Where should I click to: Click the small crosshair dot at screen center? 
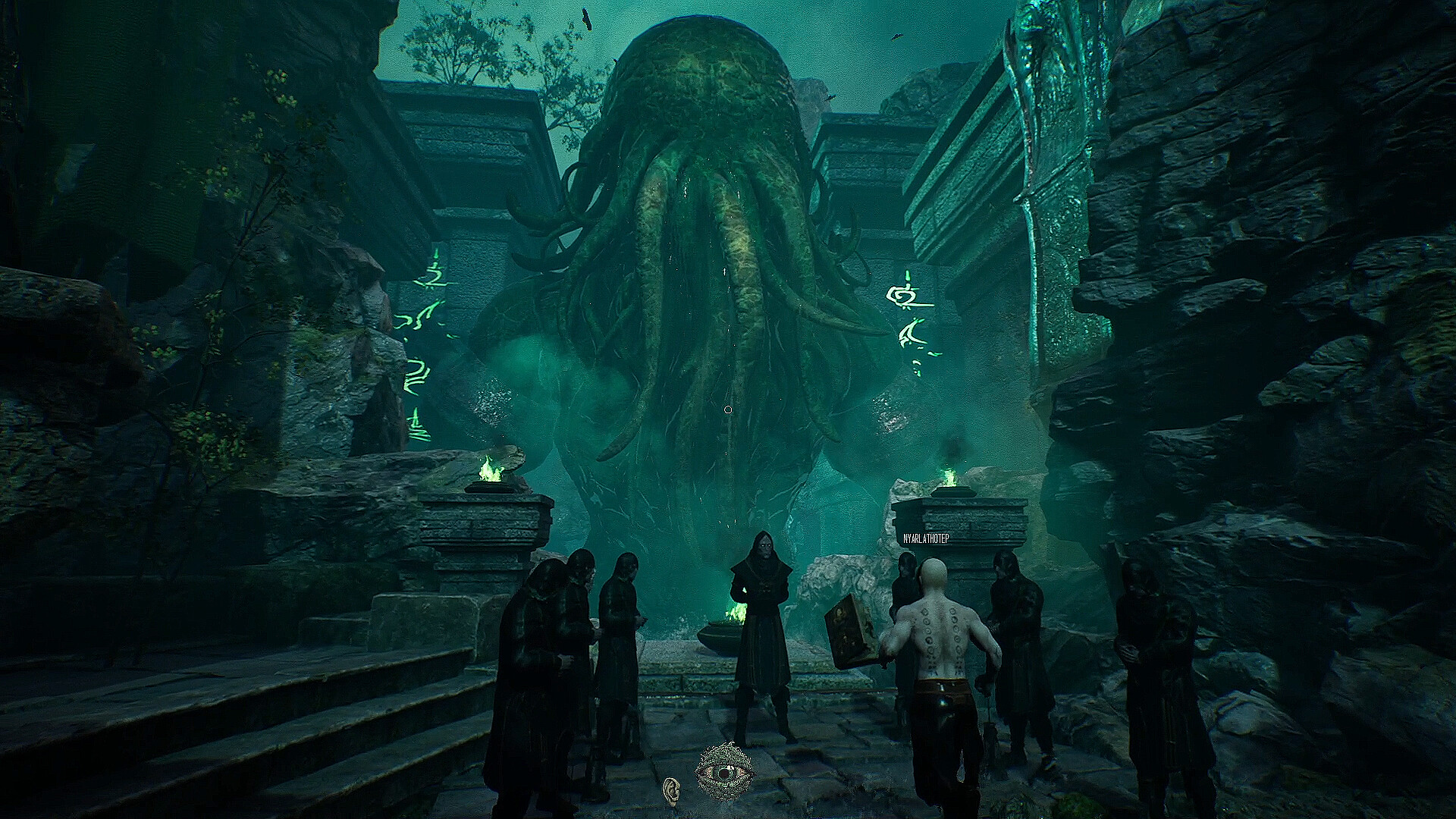click(729, 409)
